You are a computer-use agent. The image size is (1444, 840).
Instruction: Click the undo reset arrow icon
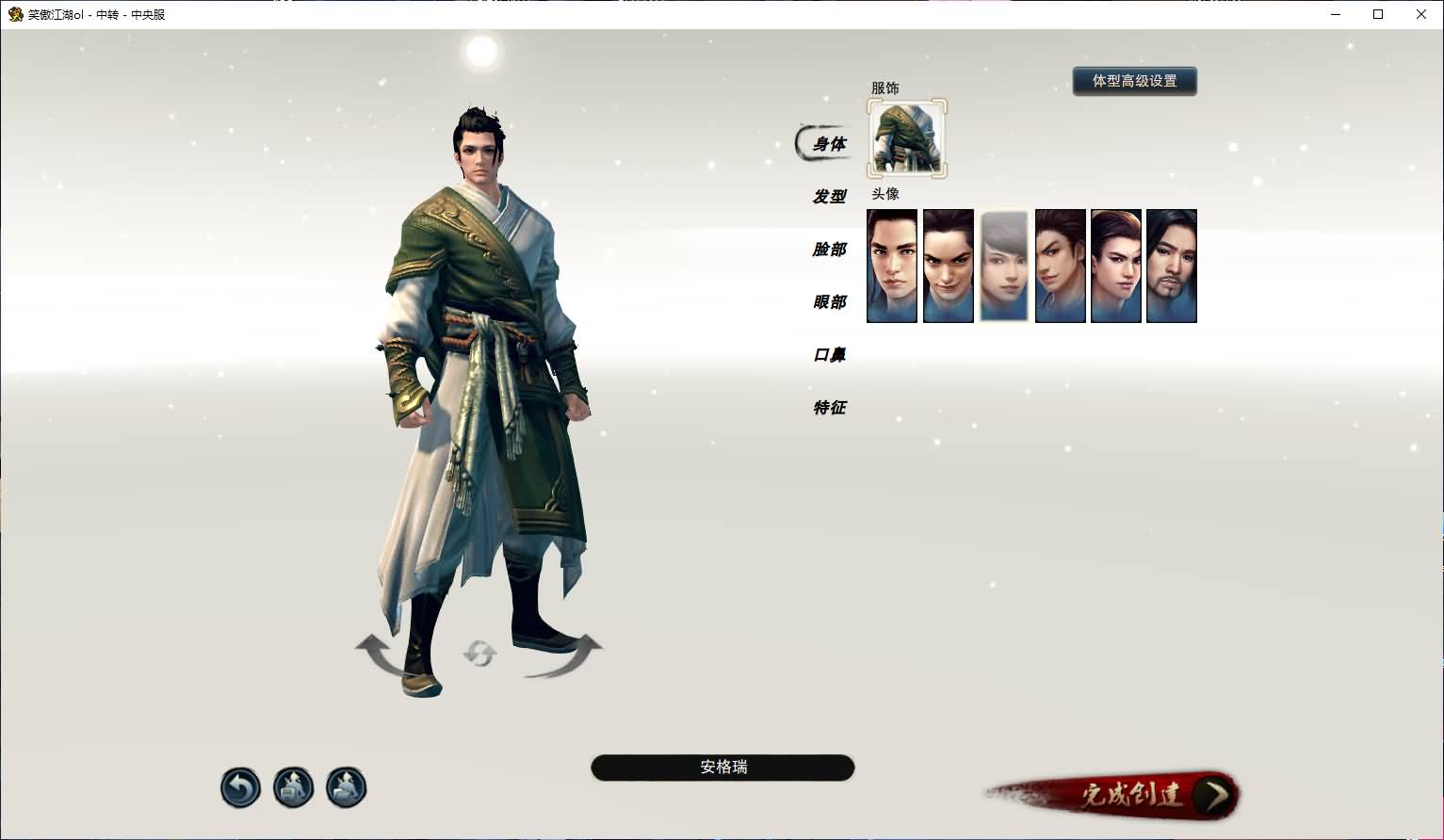coord(240,787)
